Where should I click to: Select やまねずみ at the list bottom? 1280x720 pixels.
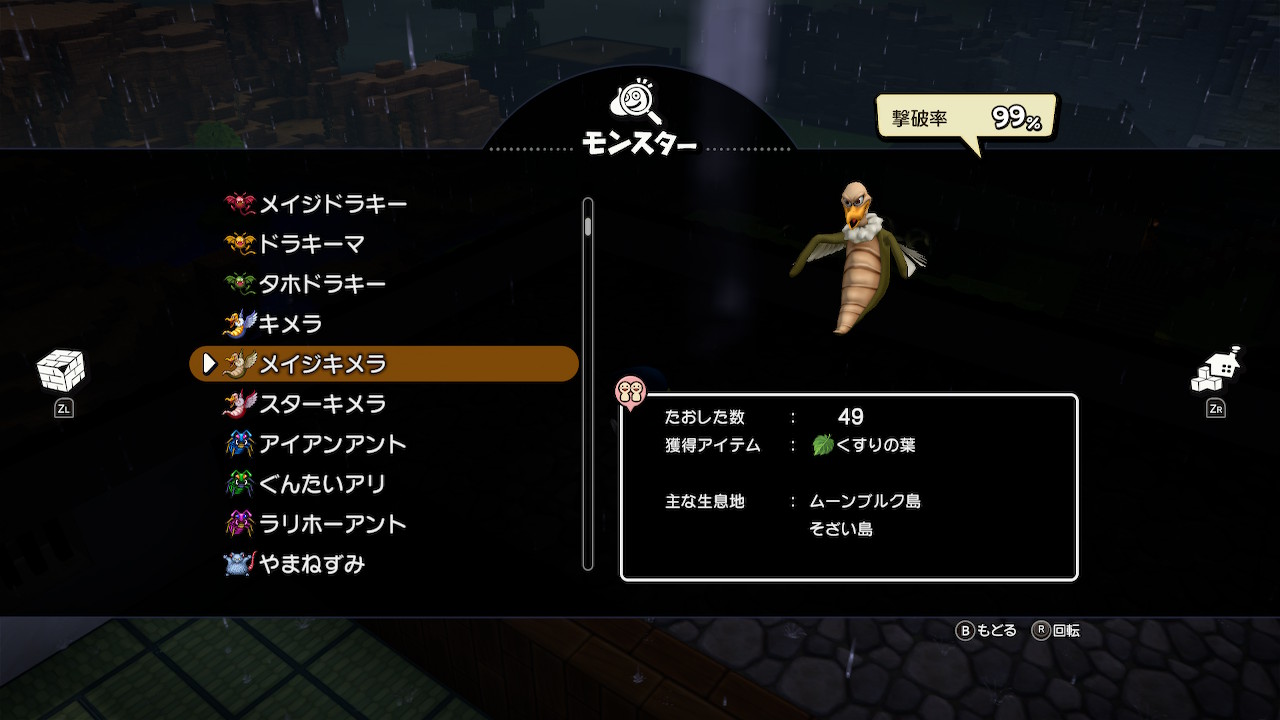pos(311,564)
